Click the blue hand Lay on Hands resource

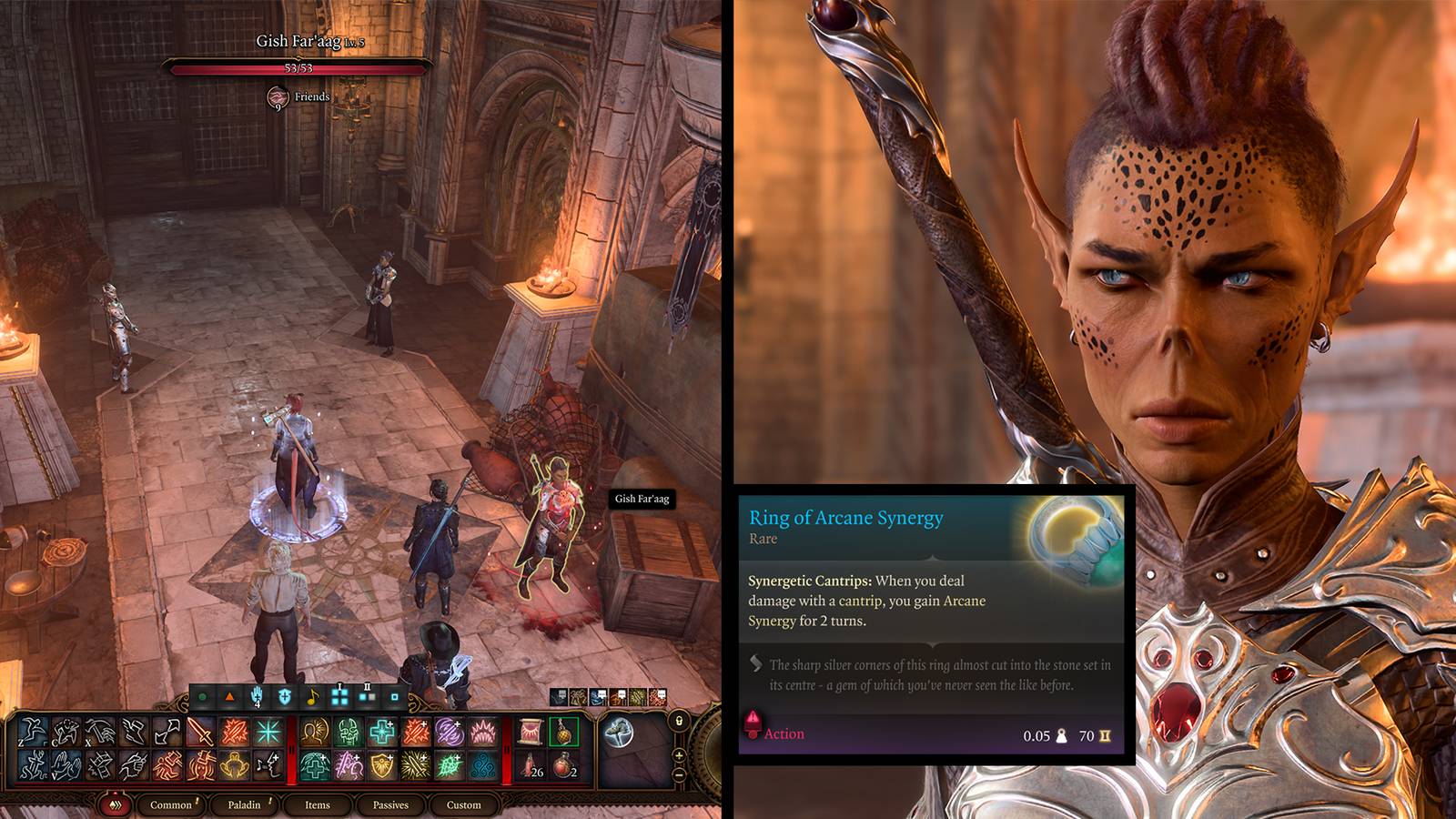coord(258,697)
